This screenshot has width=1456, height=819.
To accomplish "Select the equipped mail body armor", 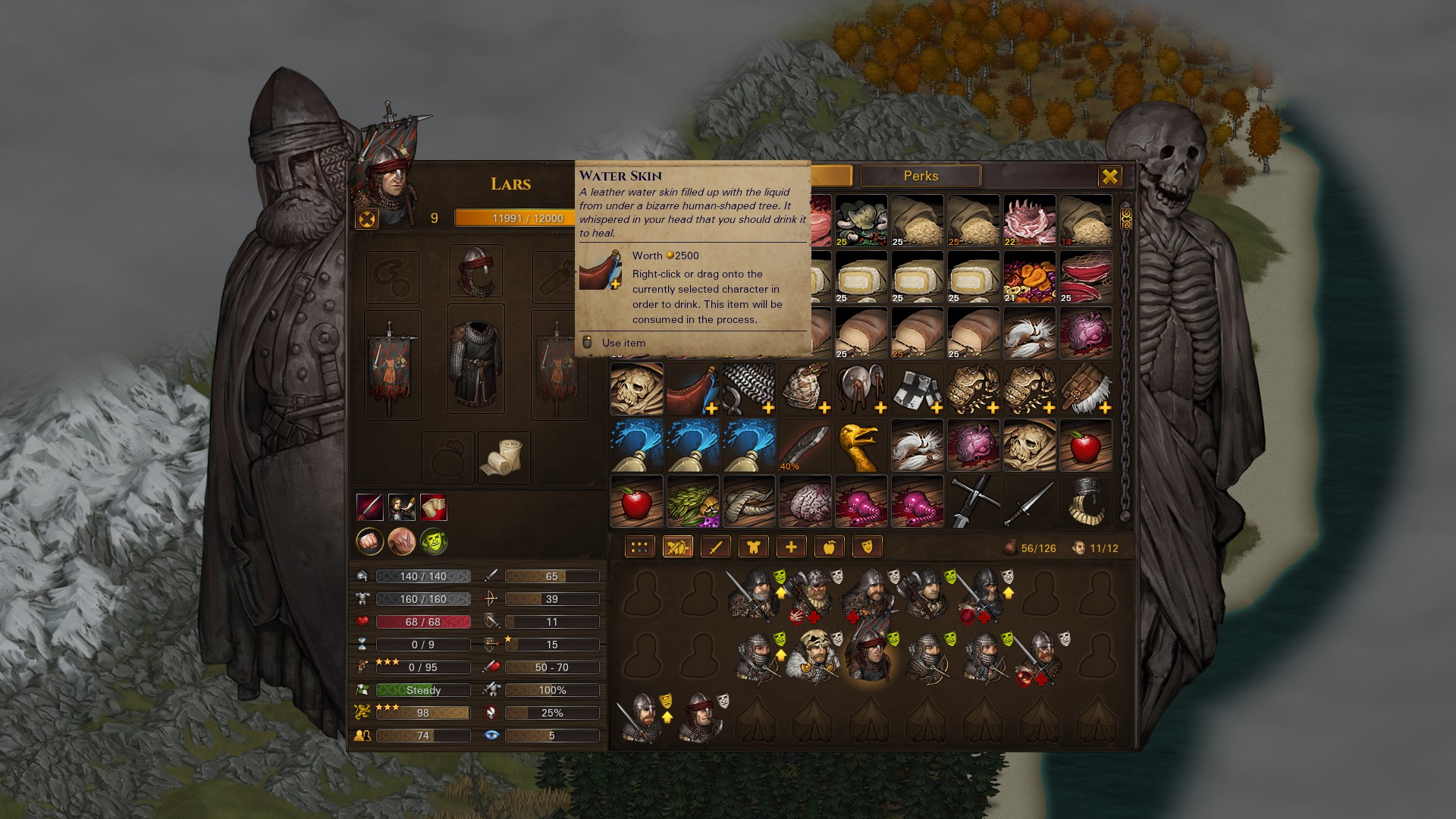I will 476,359.
